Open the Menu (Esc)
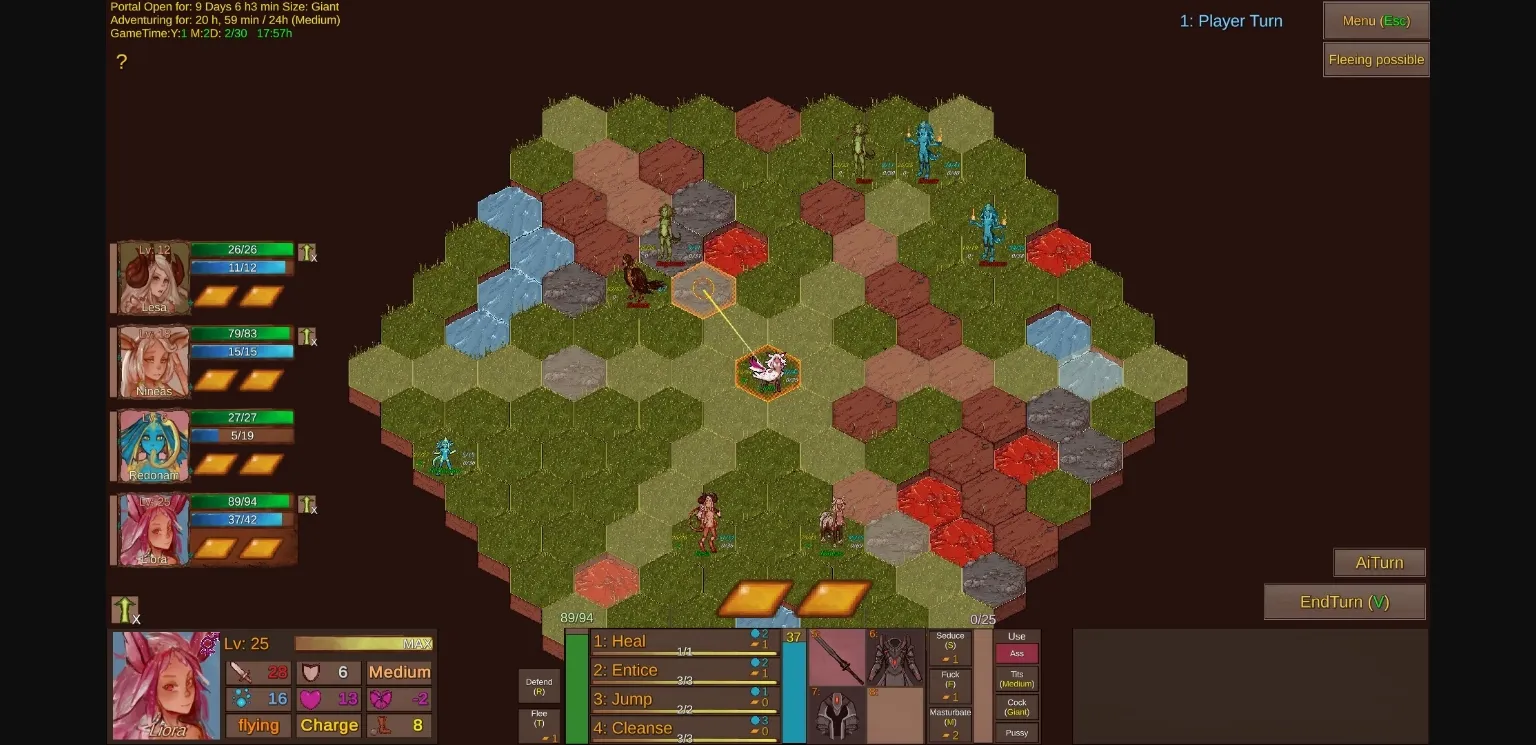The image size is (1536, 745). [x=1375, y=20]
